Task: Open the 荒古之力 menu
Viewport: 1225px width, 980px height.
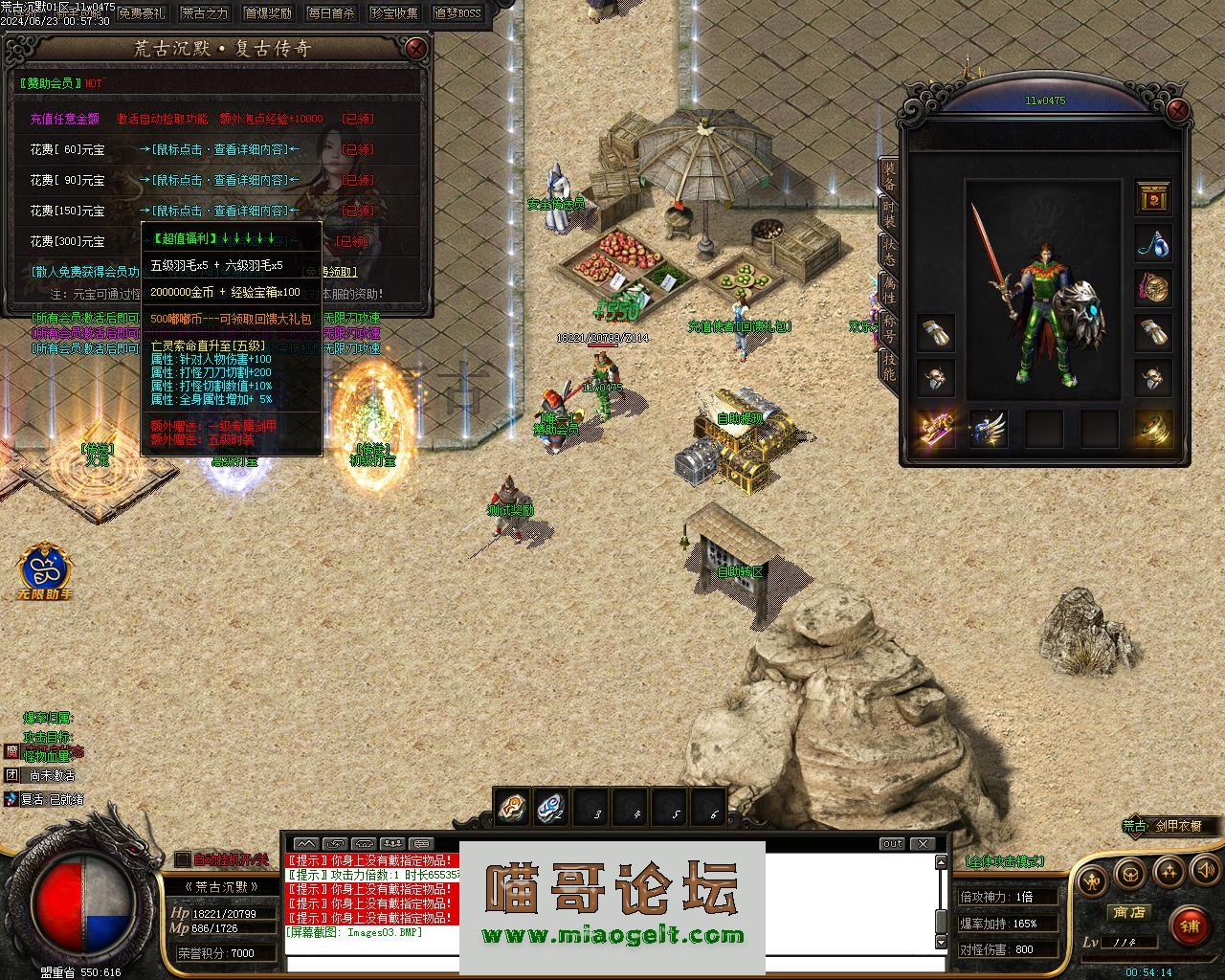Action: pyautogui.click(x=206, y=13)
